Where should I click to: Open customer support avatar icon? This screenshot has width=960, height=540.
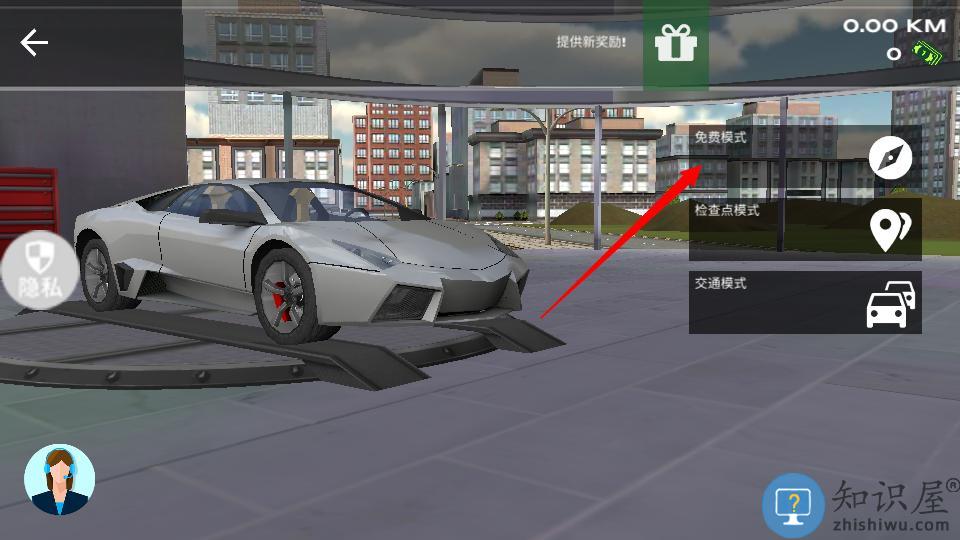(59, 480)
